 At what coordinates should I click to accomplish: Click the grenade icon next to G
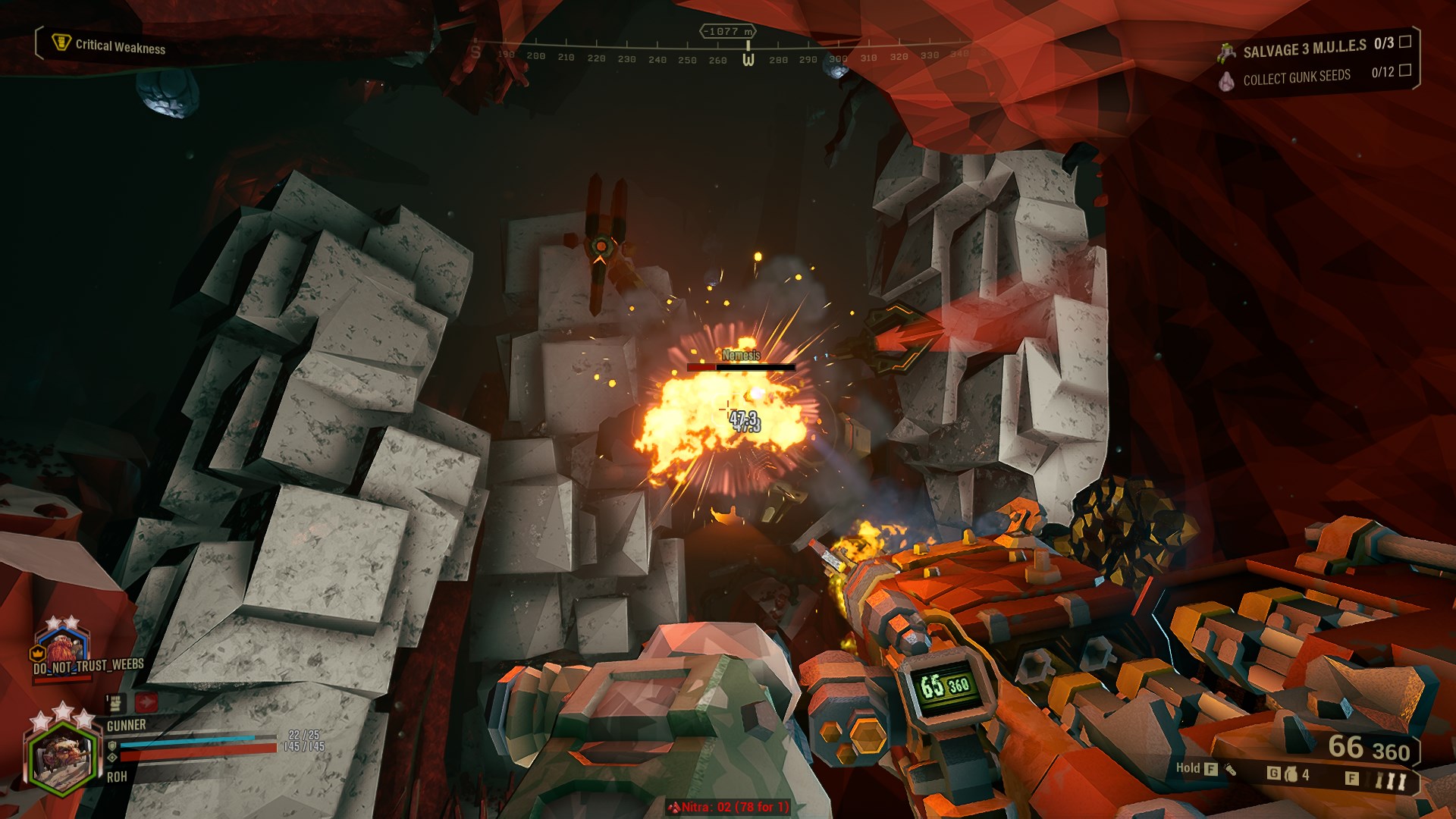coord(1291,774)
